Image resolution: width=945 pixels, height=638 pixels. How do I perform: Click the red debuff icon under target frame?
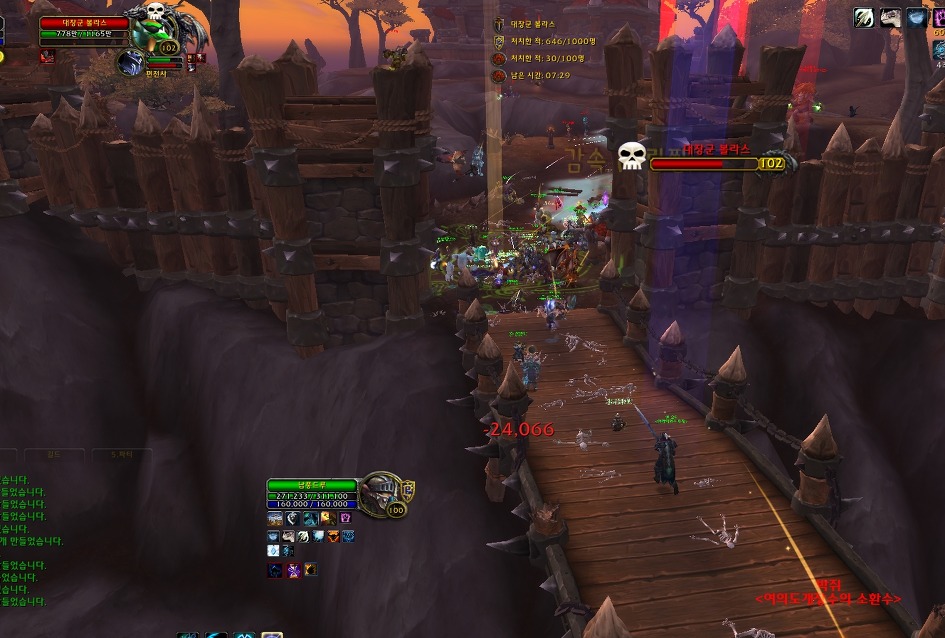[46, 58]
